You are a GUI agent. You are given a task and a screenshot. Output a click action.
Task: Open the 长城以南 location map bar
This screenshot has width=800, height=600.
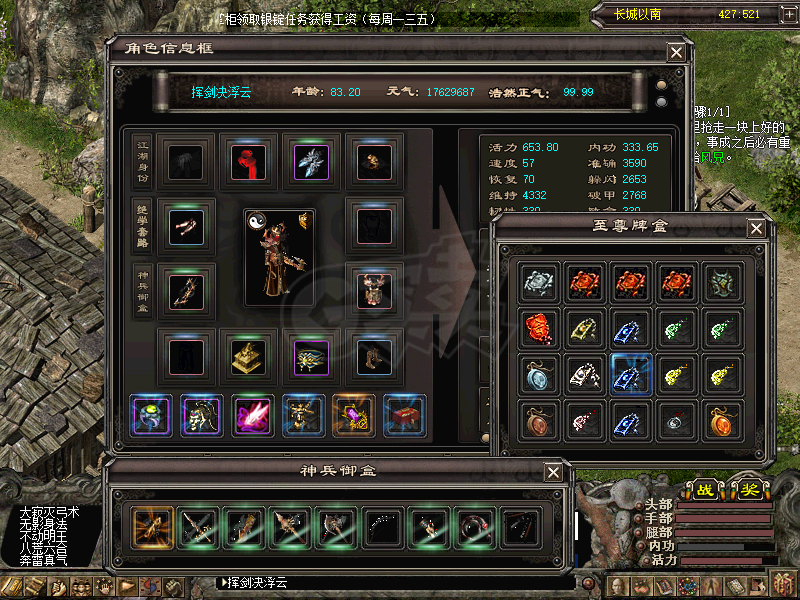690,14
